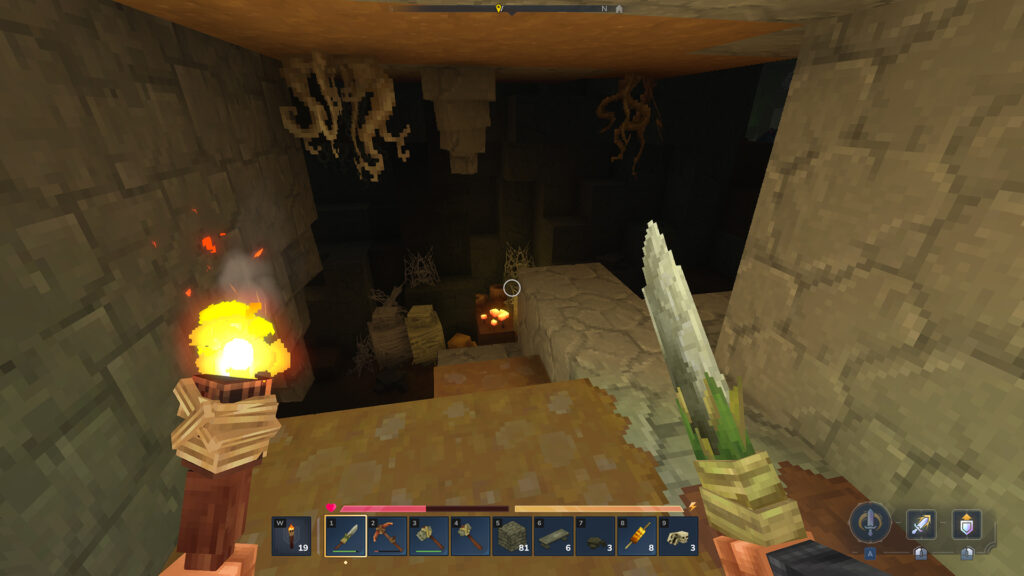Select the torch utility slot
Screen dimensions: 1024x576
tap(291, 535)
